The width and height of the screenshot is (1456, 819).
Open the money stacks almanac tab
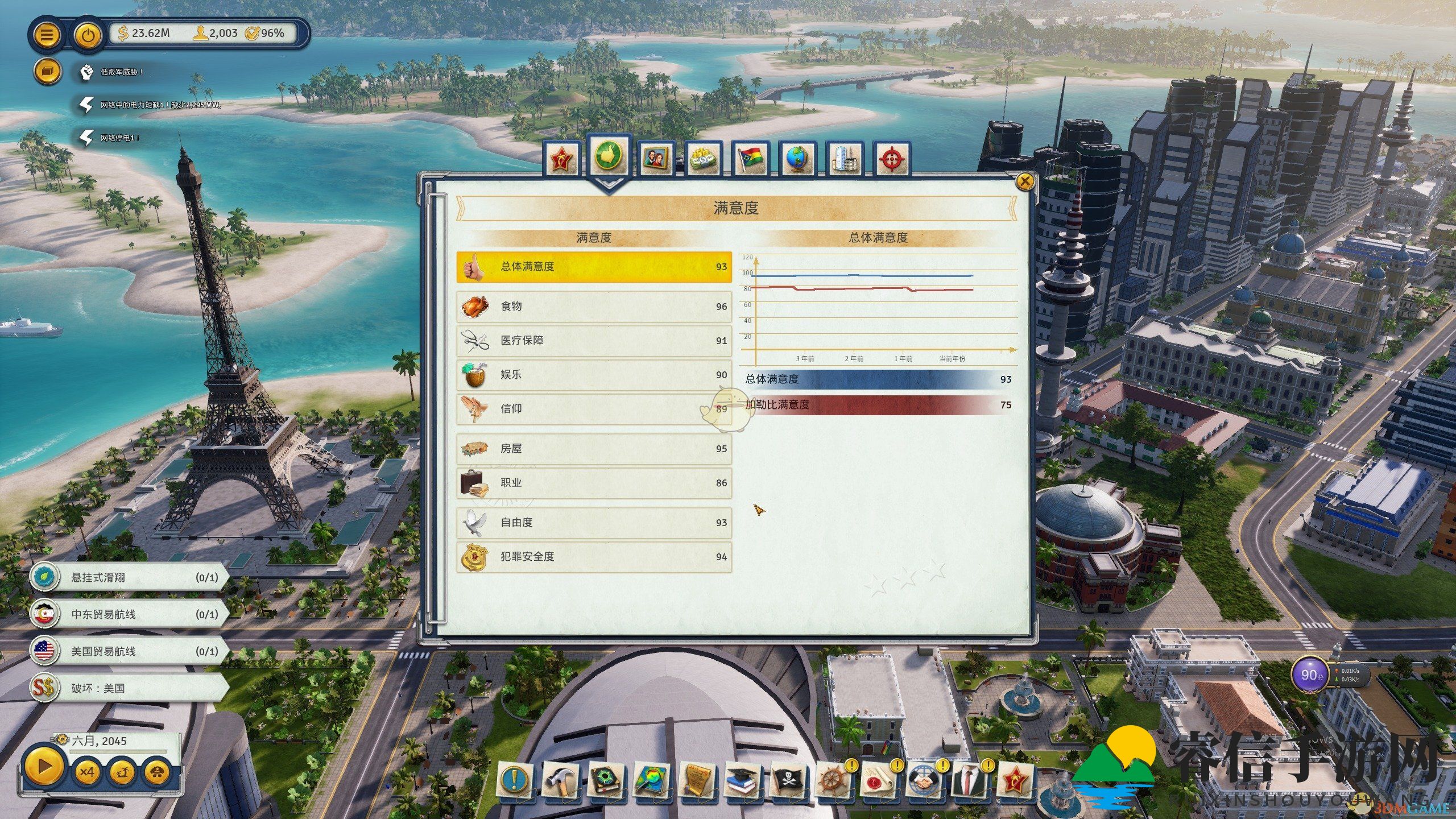point(703,159)
